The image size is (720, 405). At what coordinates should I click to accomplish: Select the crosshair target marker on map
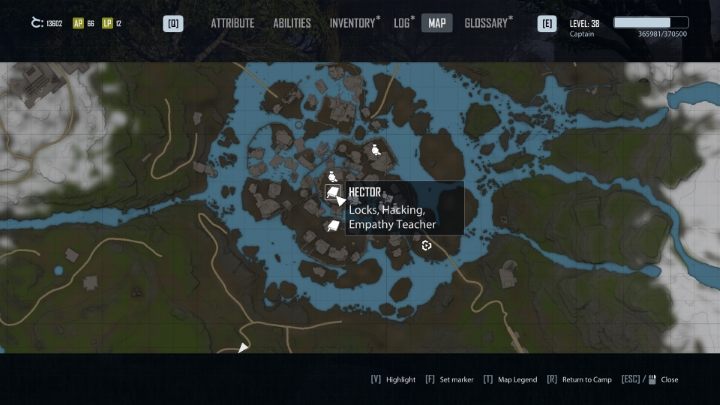[x=427, y=245]
